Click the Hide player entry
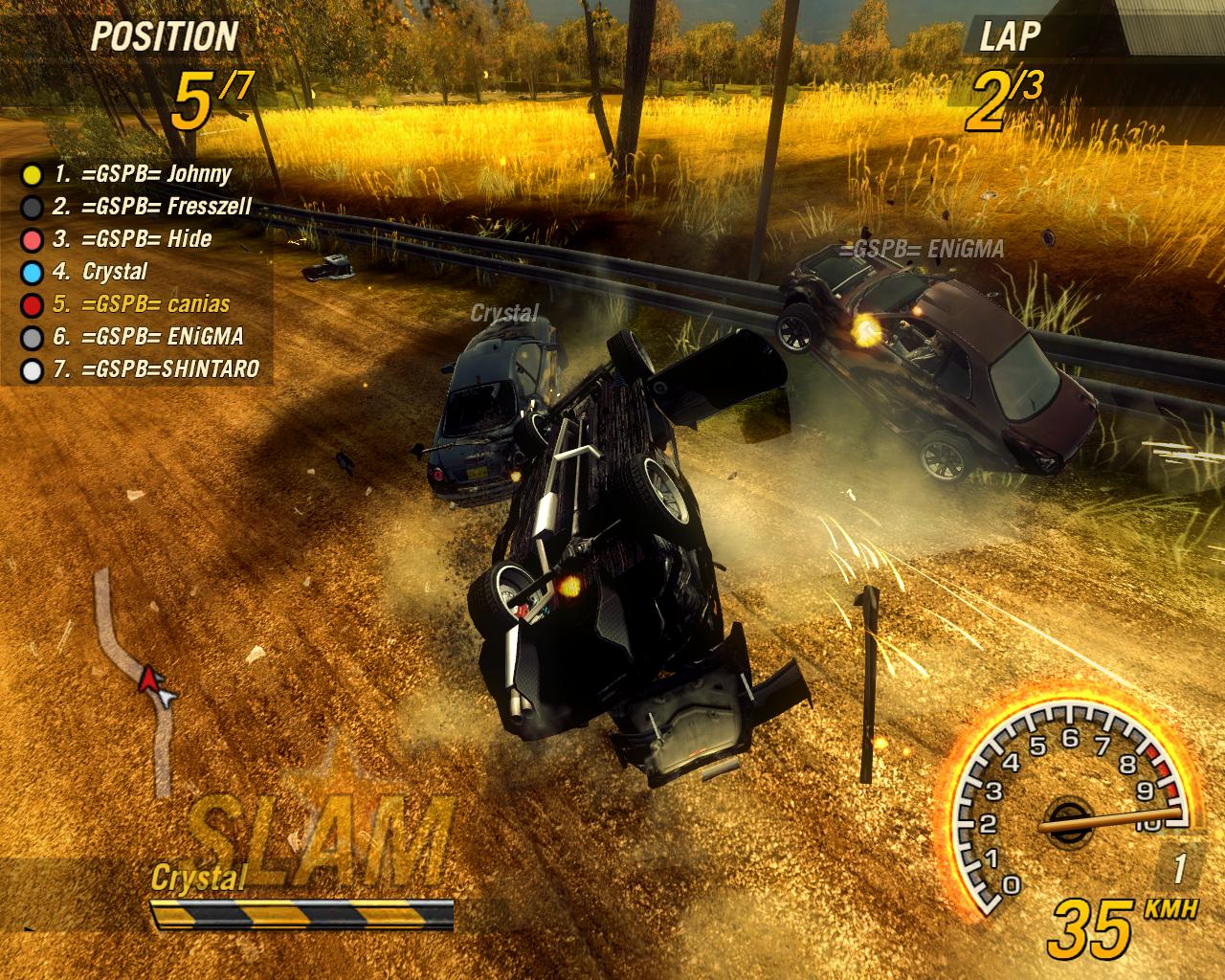1225x980 pixels. point(132,239)
